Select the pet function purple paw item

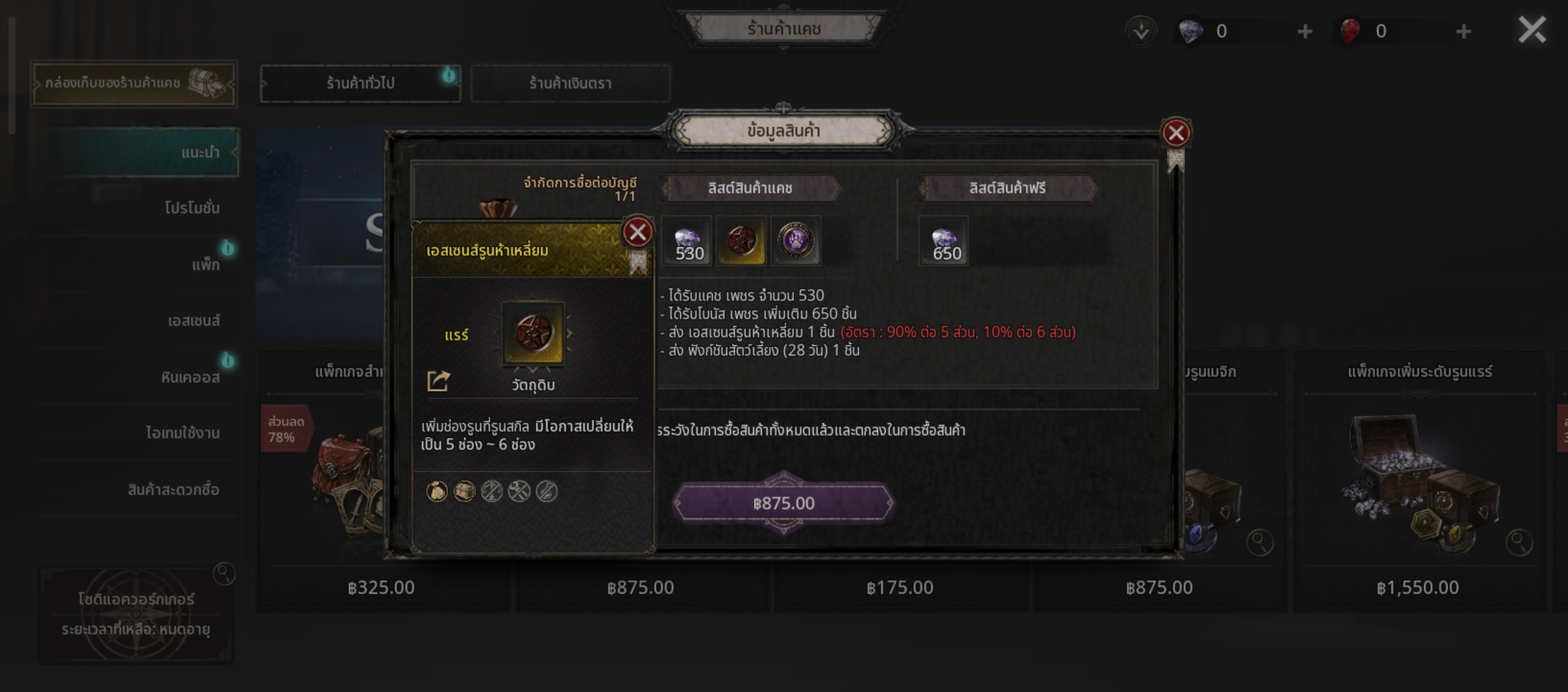(x=795, y=241)
